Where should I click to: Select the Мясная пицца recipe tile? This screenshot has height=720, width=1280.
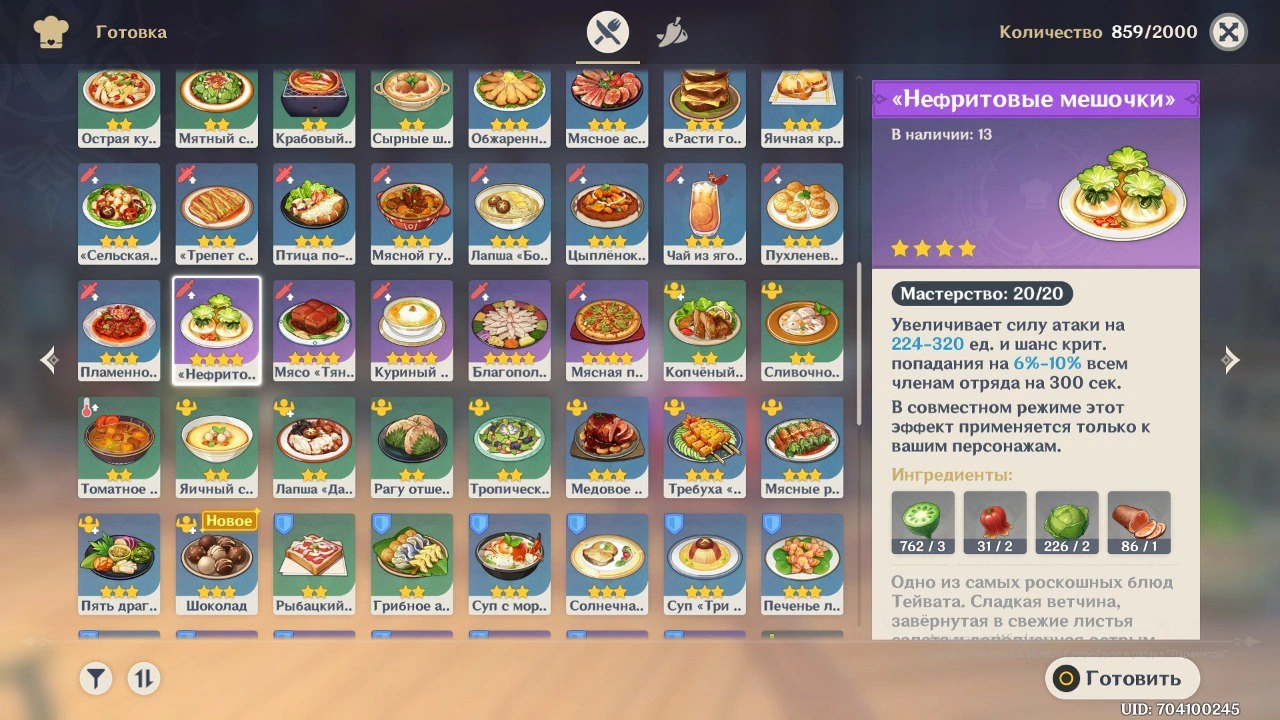607,331
